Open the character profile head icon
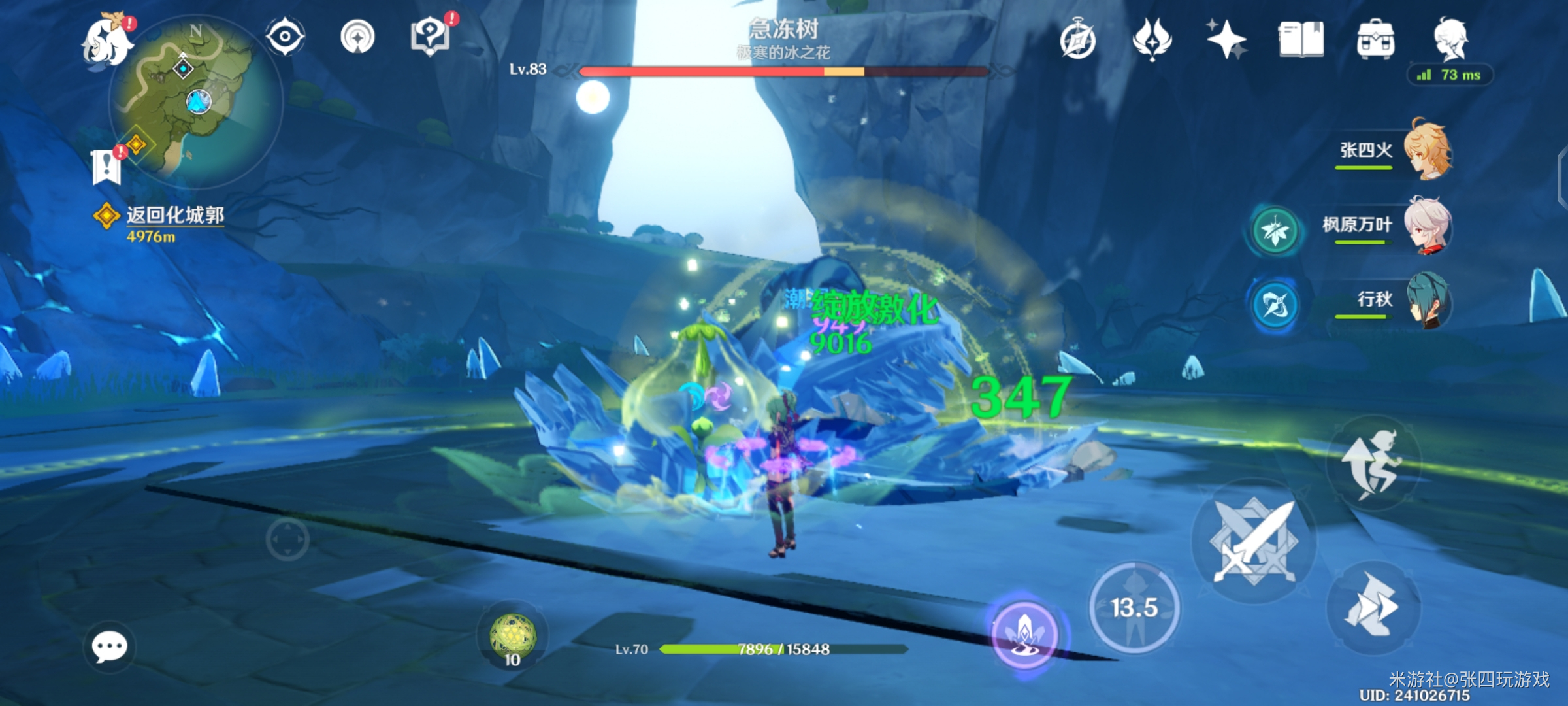 [x=1450, y=39]
